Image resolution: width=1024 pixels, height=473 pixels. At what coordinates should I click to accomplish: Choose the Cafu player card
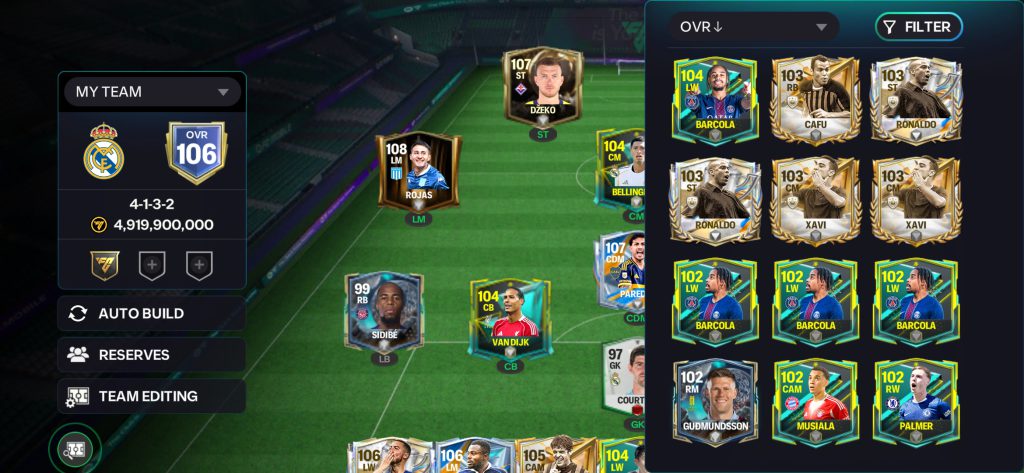pos(815,100)
